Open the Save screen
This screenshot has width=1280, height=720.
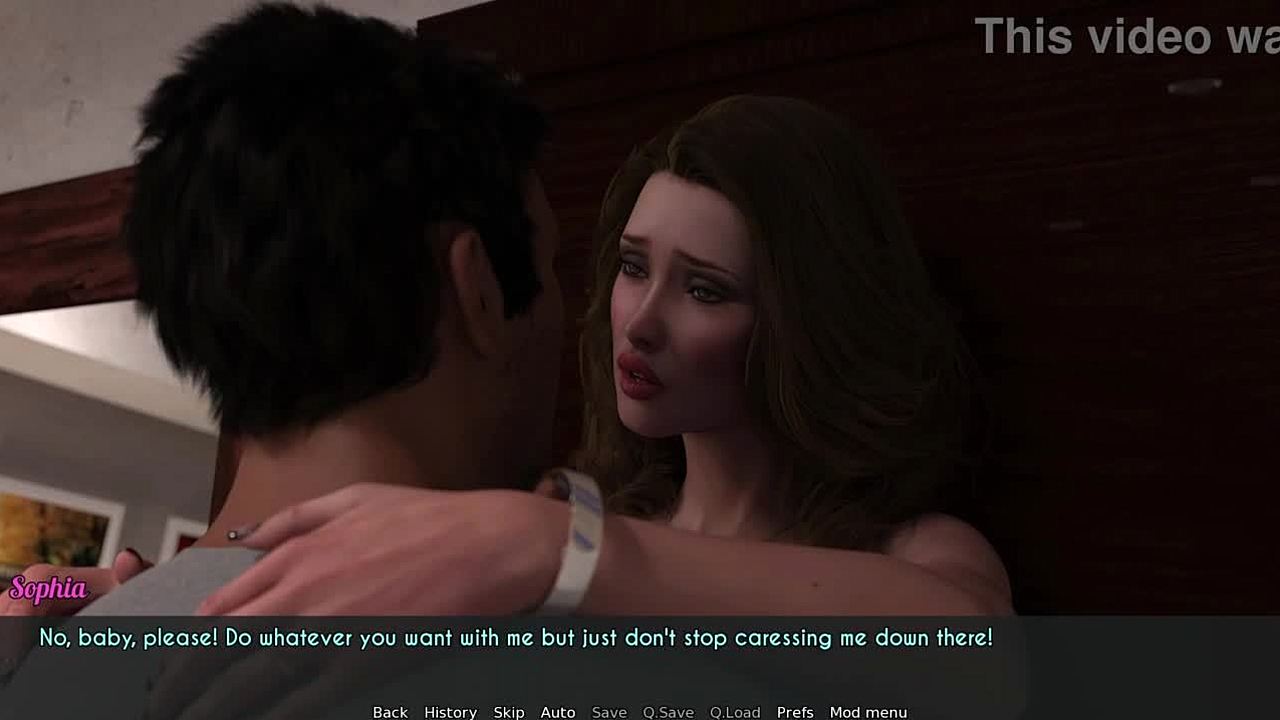coord(609,712)
